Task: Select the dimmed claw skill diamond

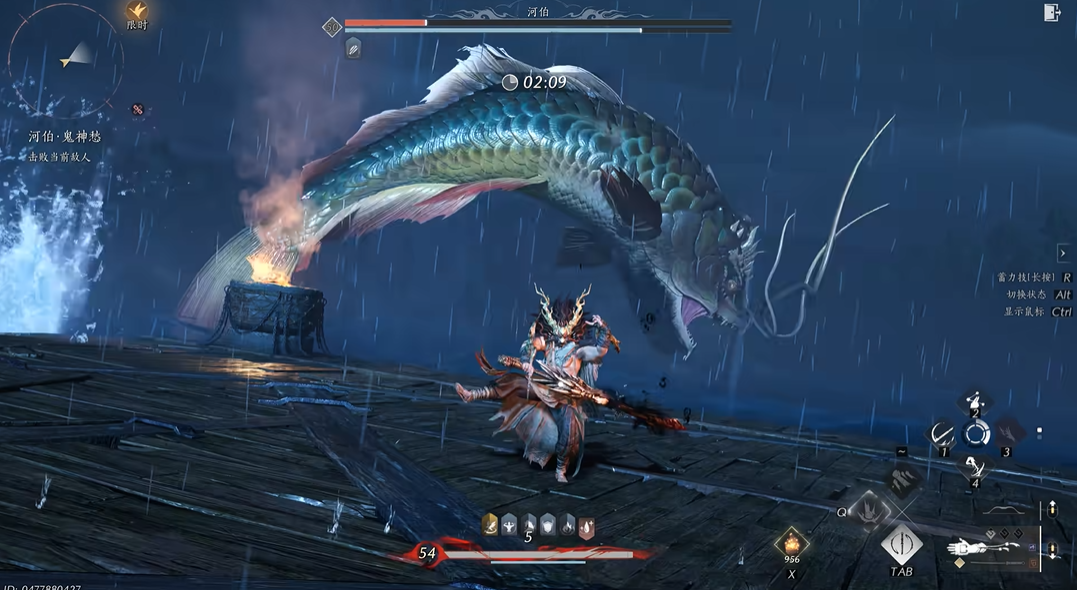Action: [903, 481]
